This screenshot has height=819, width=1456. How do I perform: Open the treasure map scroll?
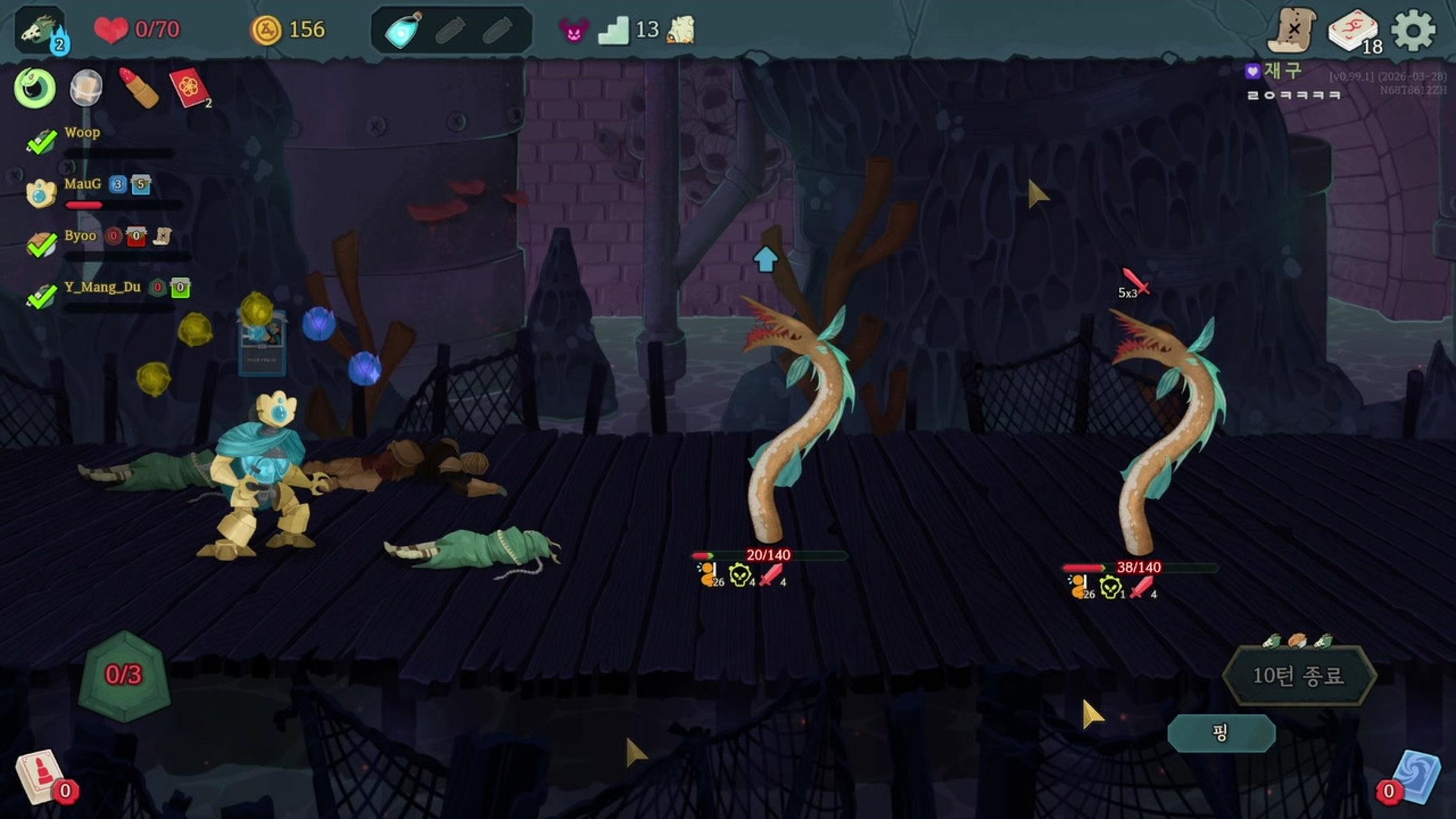[1292, 30]
